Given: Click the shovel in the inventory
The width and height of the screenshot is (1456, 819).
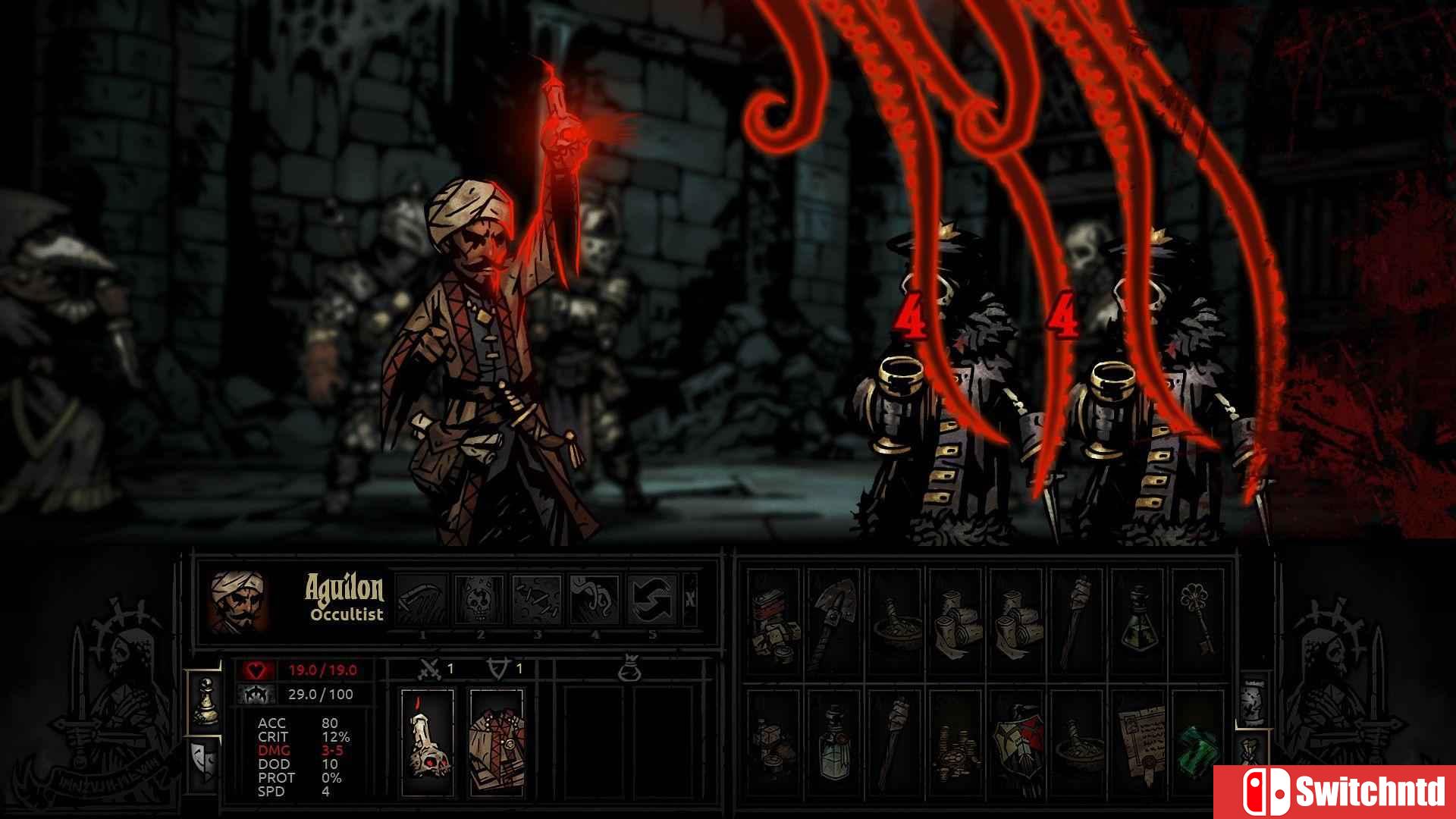Looking at the screenshot, I should tap(836, 617).
